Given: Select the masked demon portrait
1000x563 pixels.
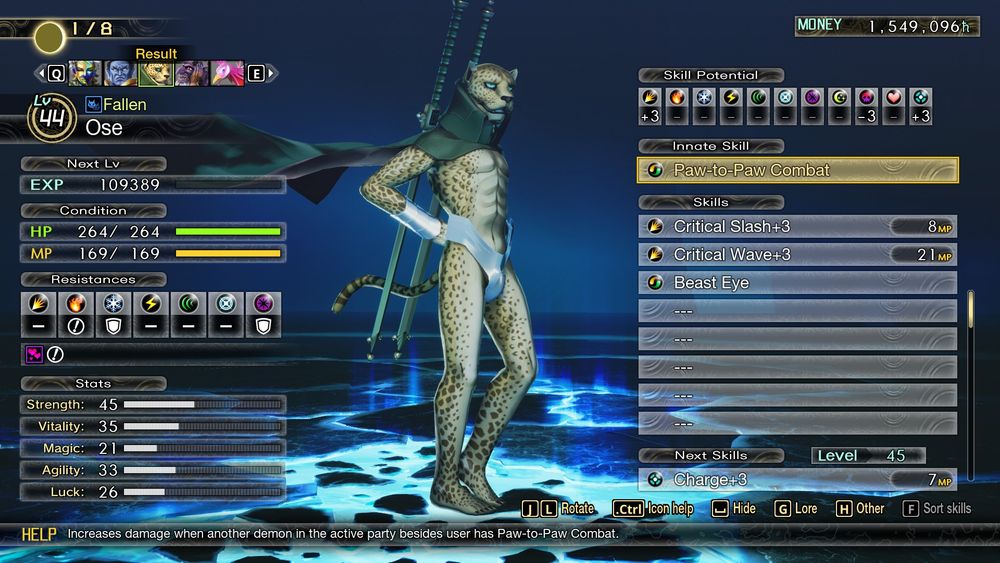Looking at the screenshot, I should click(x=84, y=73).
